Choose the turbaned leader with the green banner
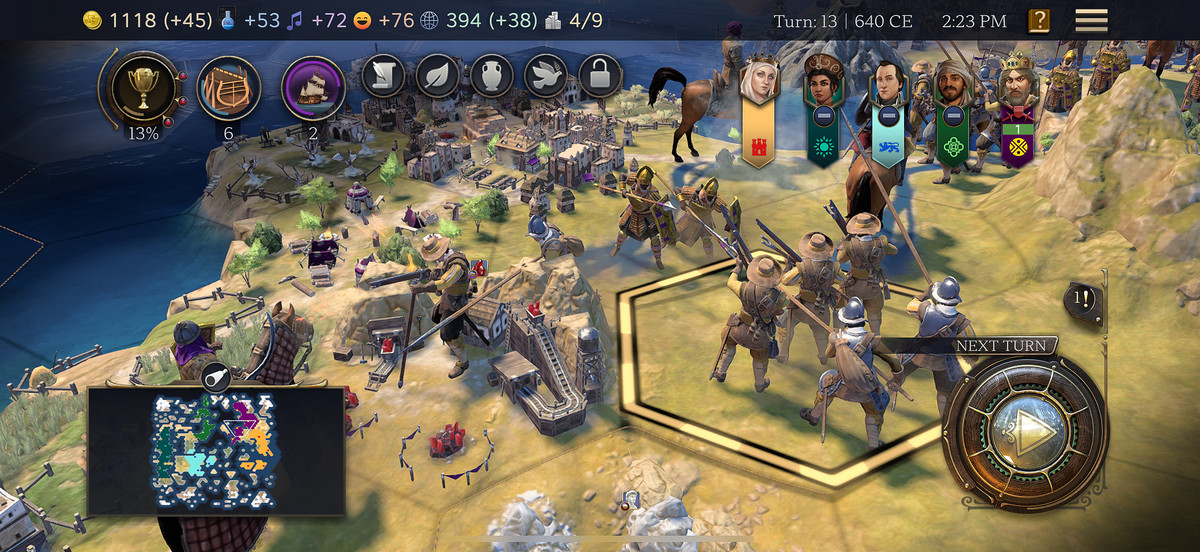 (952, 108)
